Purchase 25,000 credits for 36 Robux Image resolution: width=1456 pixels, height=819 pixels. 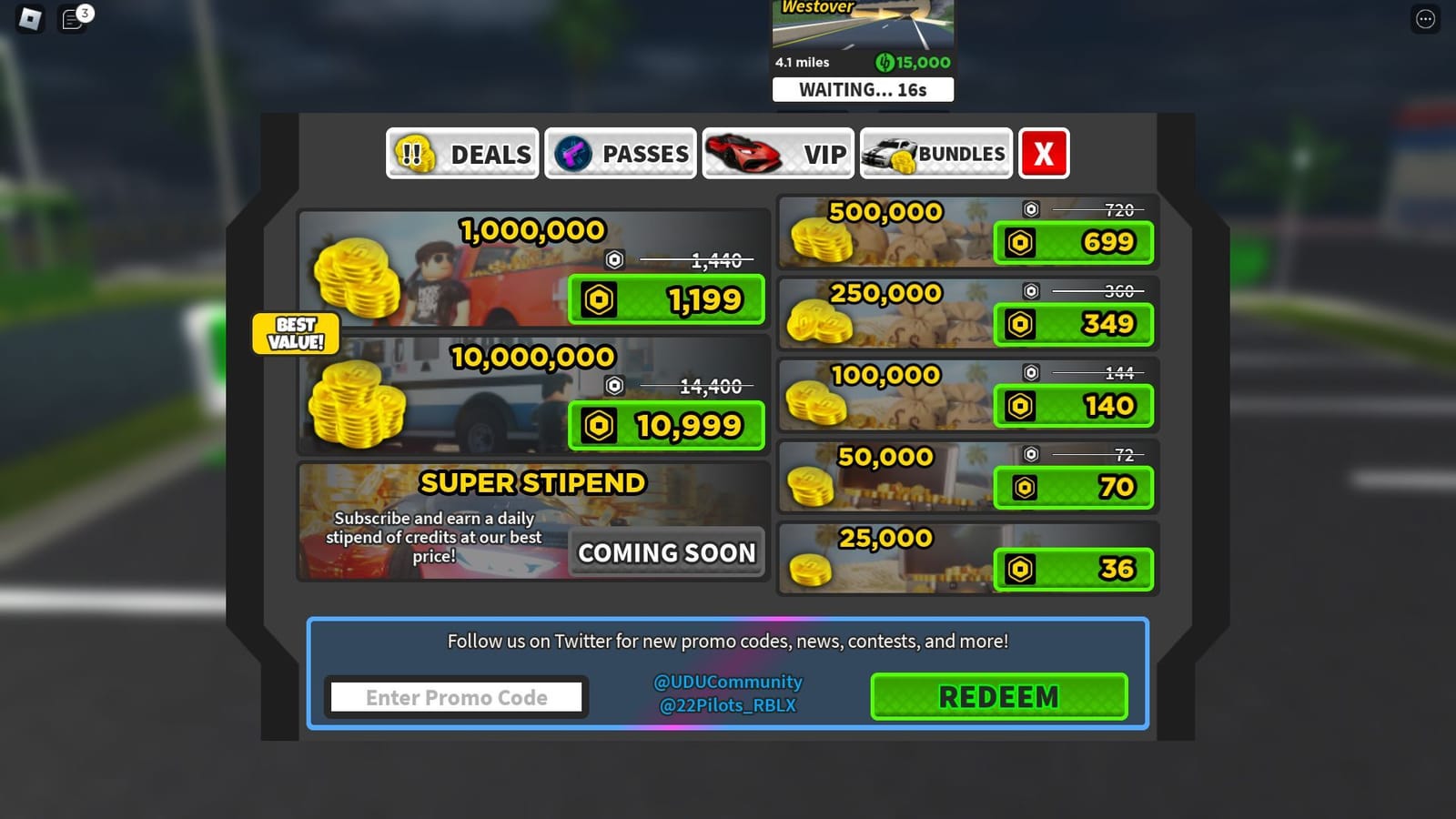point(1074,568)
